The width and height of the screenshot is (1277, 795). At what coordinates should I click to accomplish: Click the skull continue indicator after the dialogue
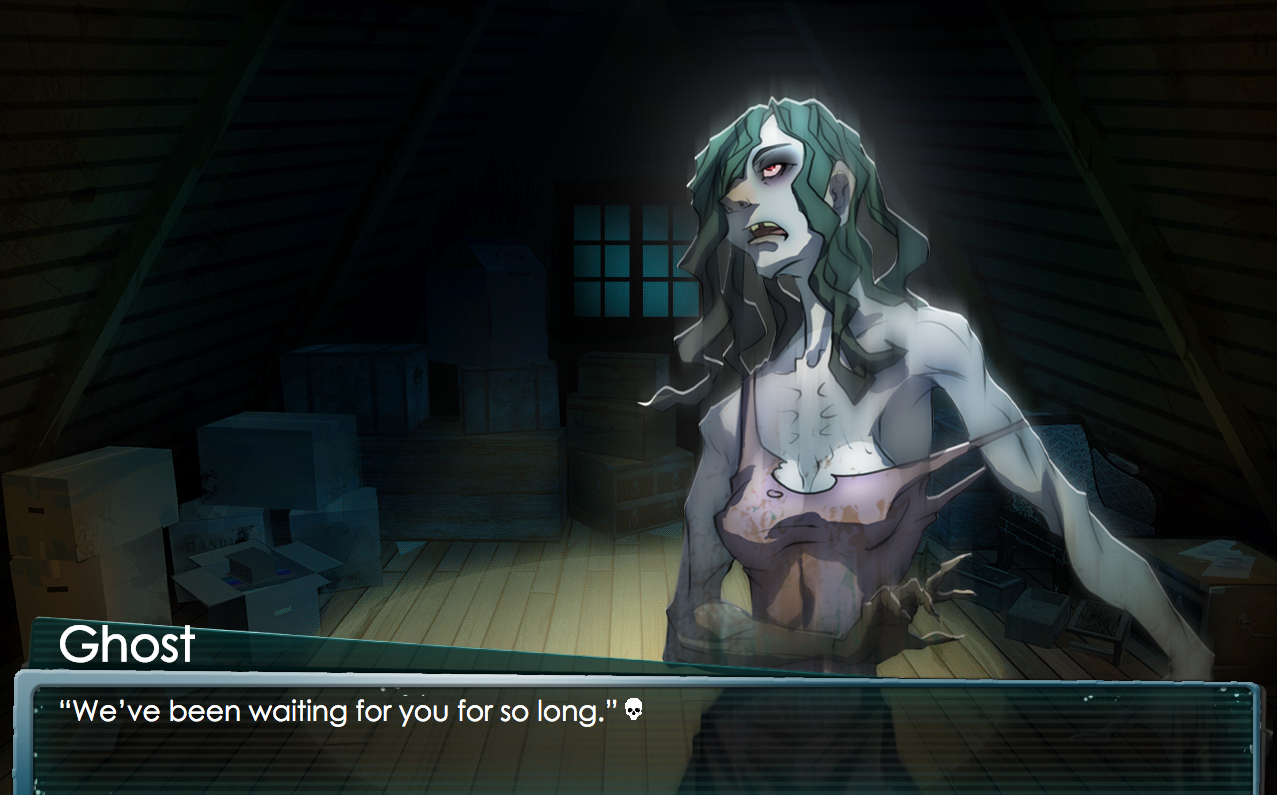633,711
